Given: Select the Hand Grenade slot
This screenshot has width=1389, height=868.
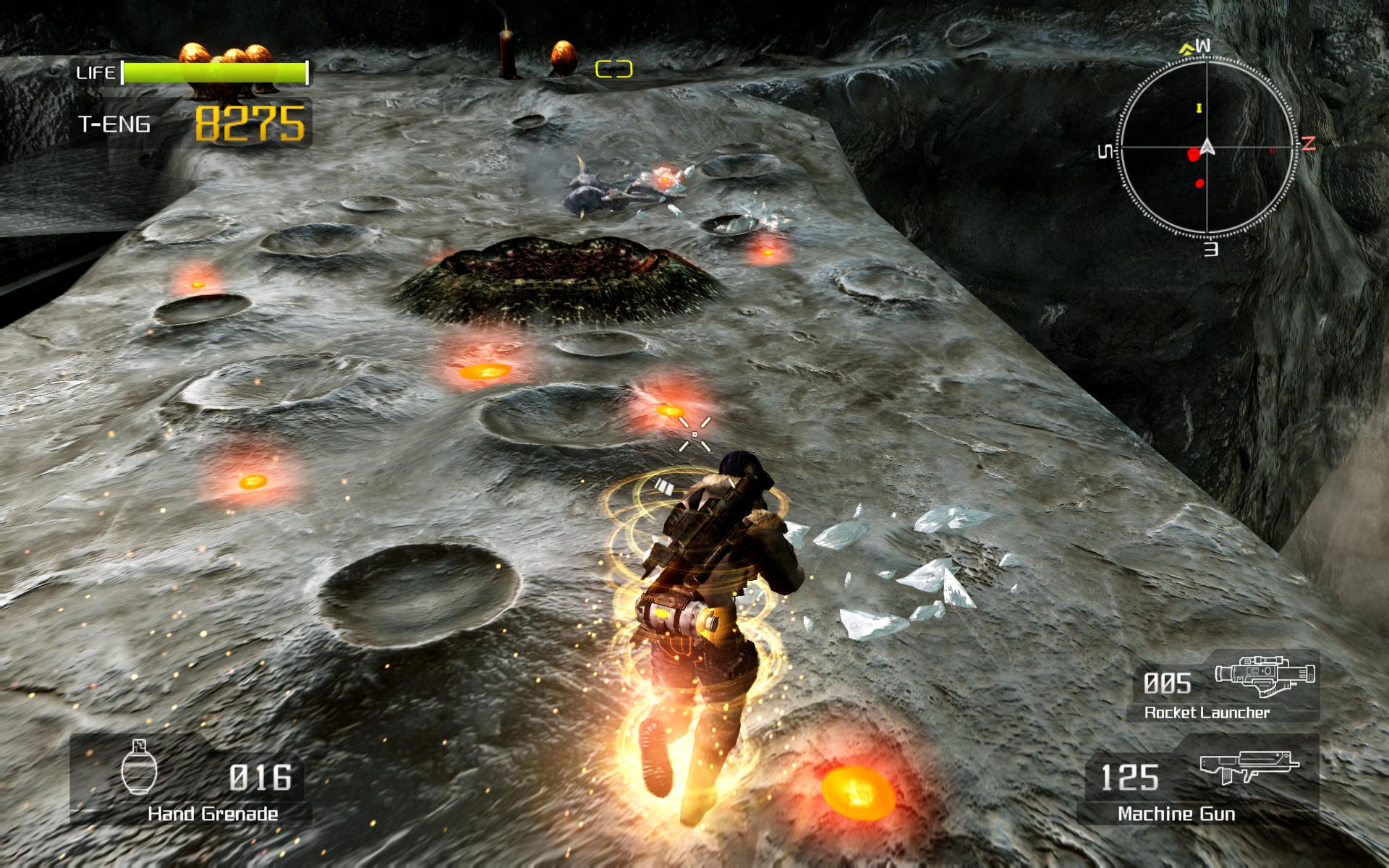Looking at the screenshot, I should tap(191, 780).
